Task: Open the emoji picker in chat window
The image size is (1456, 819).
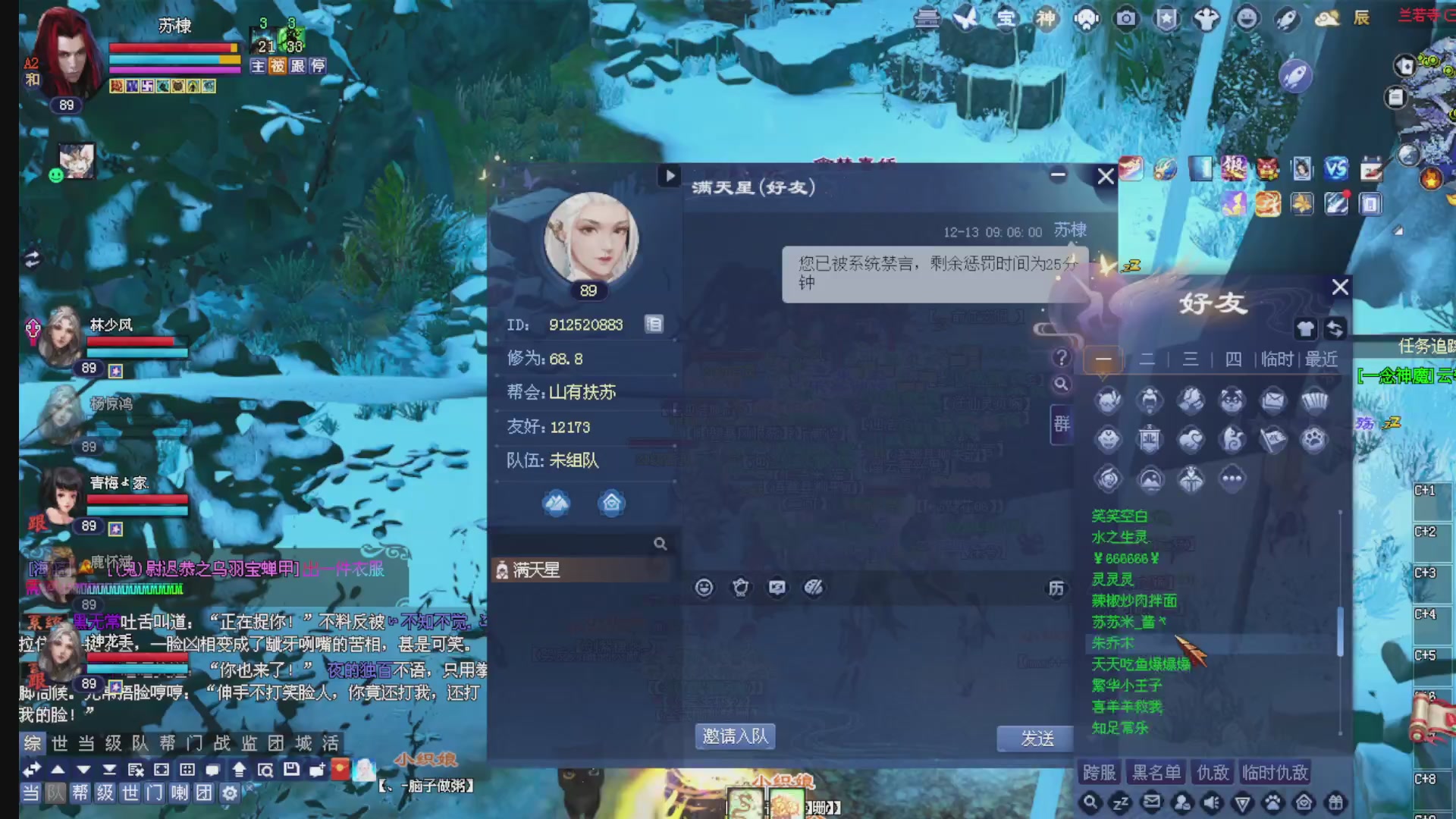Action: 704,588
